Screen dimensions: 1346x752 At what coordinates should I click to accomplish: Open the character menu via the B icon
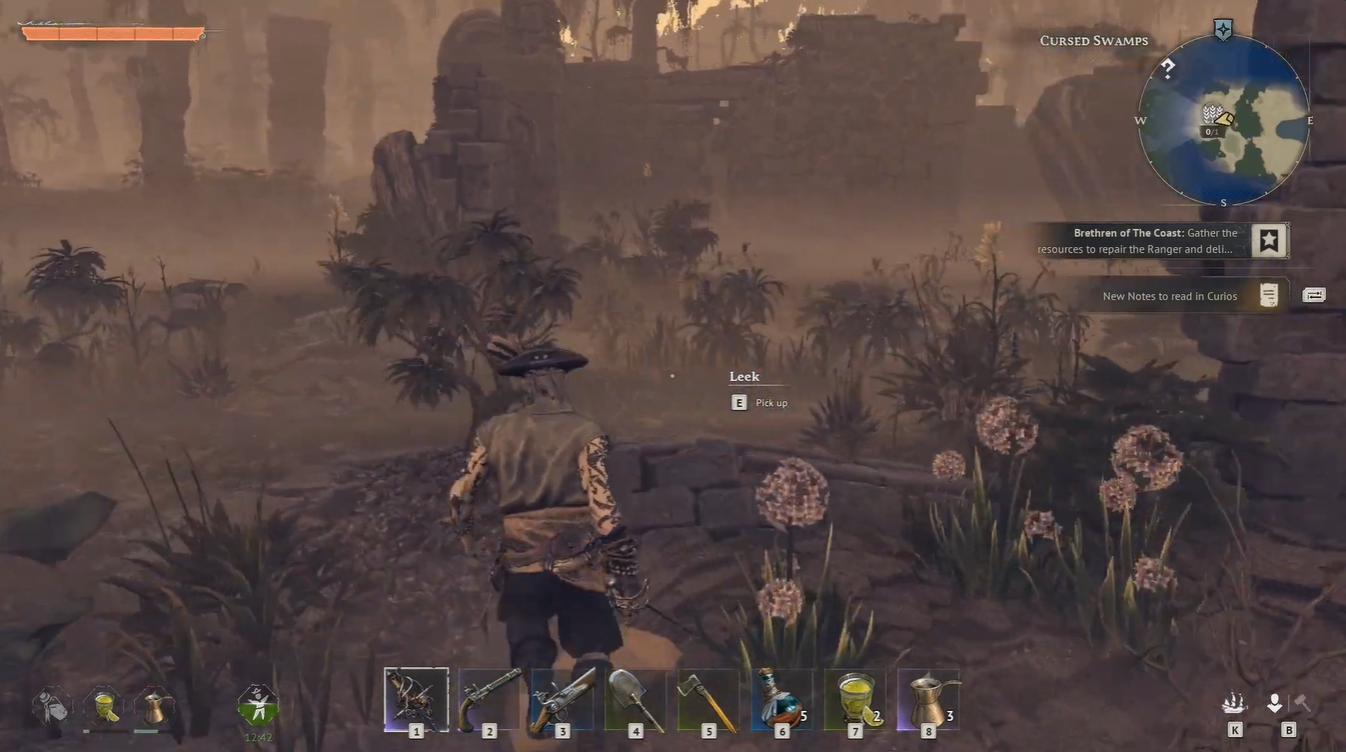(1274, 702)
